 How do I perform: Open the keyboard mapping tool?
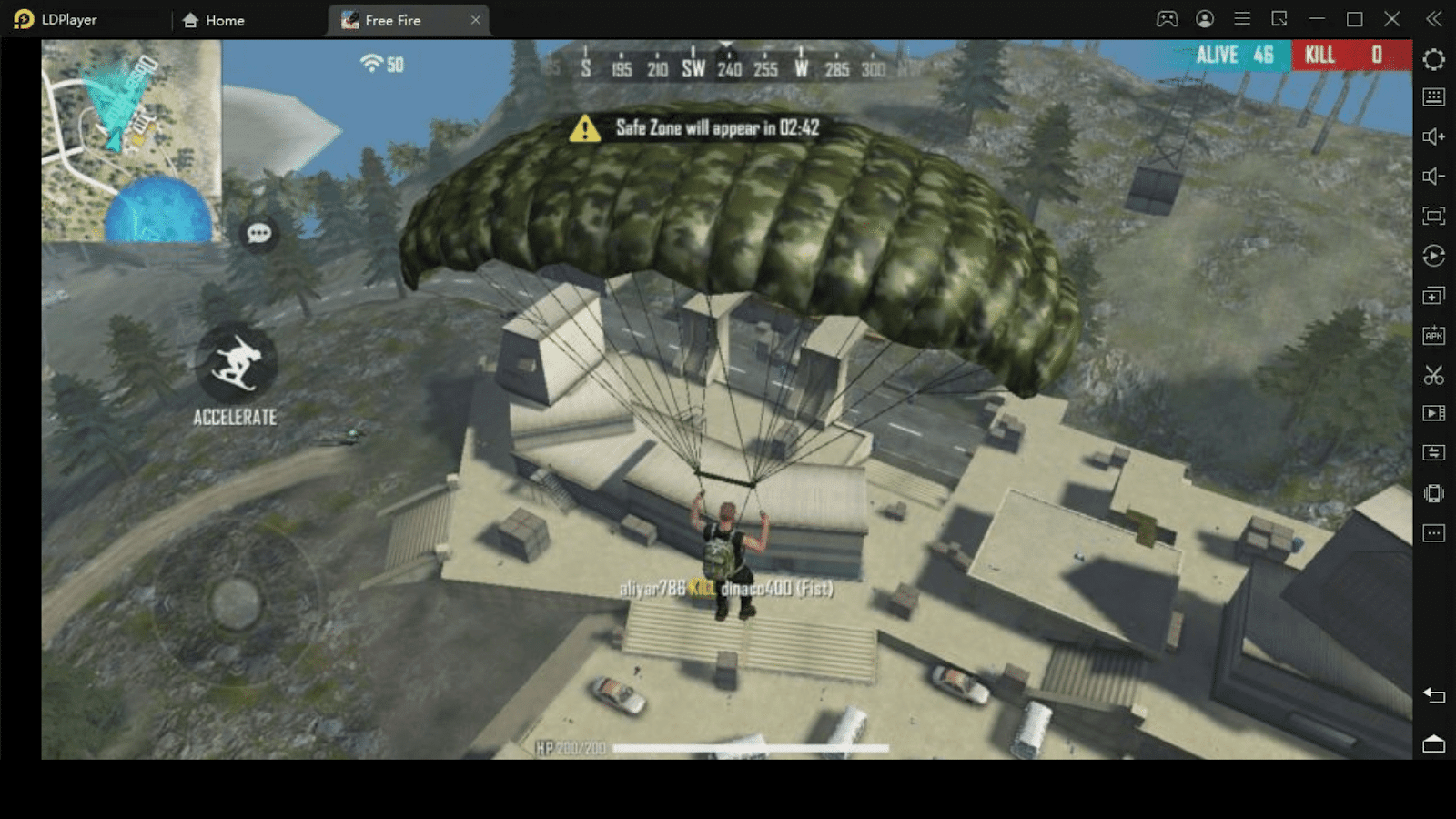[1433, 96]
